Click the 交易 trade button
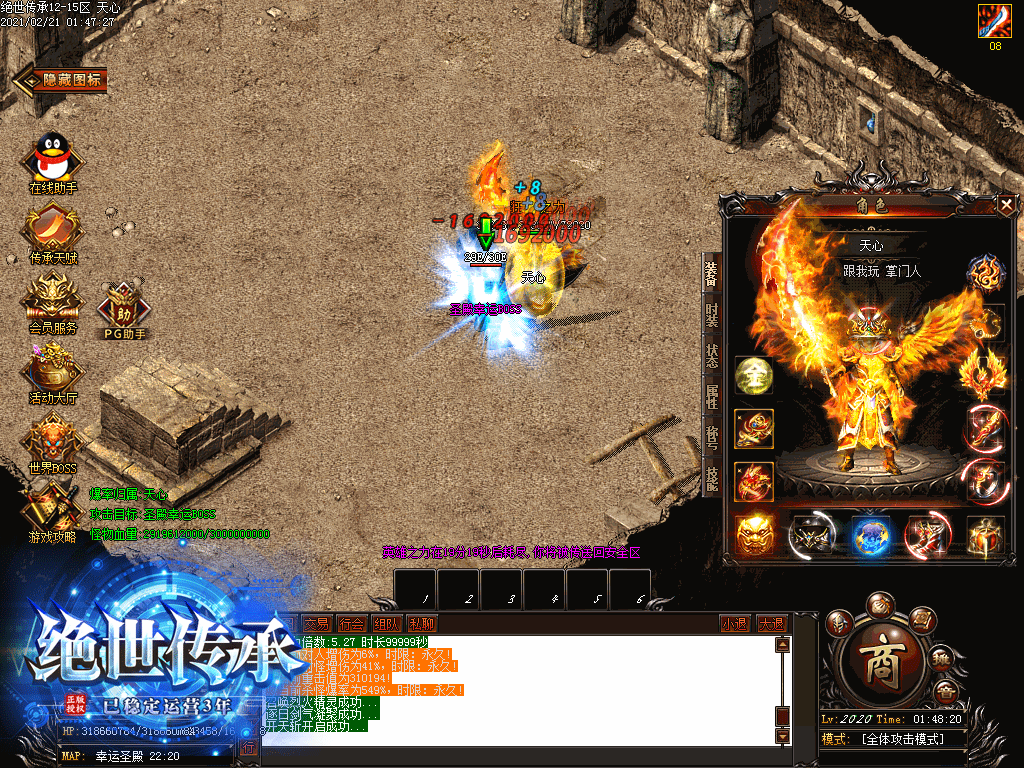Screen dimensions: 1024x768 316,623
